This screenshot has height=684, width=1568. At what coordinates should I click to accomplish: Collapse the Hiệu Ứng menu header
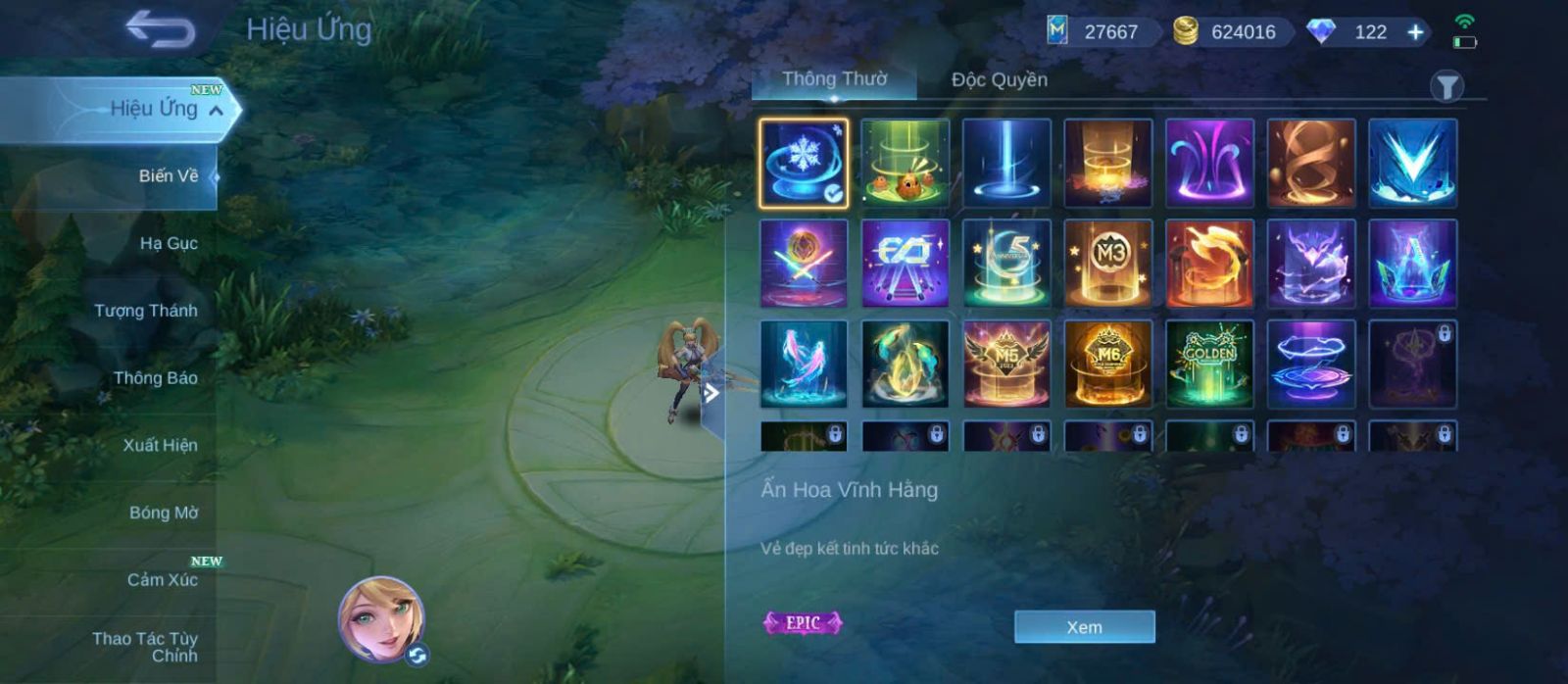[x=217, y=110]
